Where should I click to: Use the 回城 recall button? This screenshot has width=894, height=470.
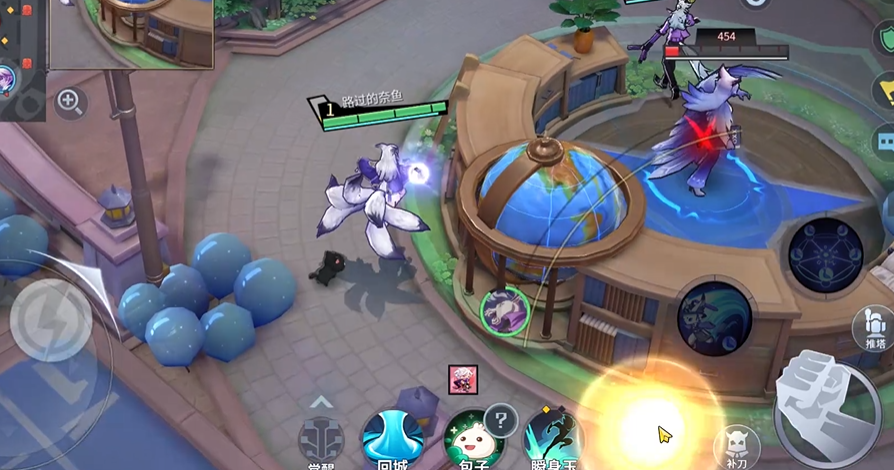(392, 438)
